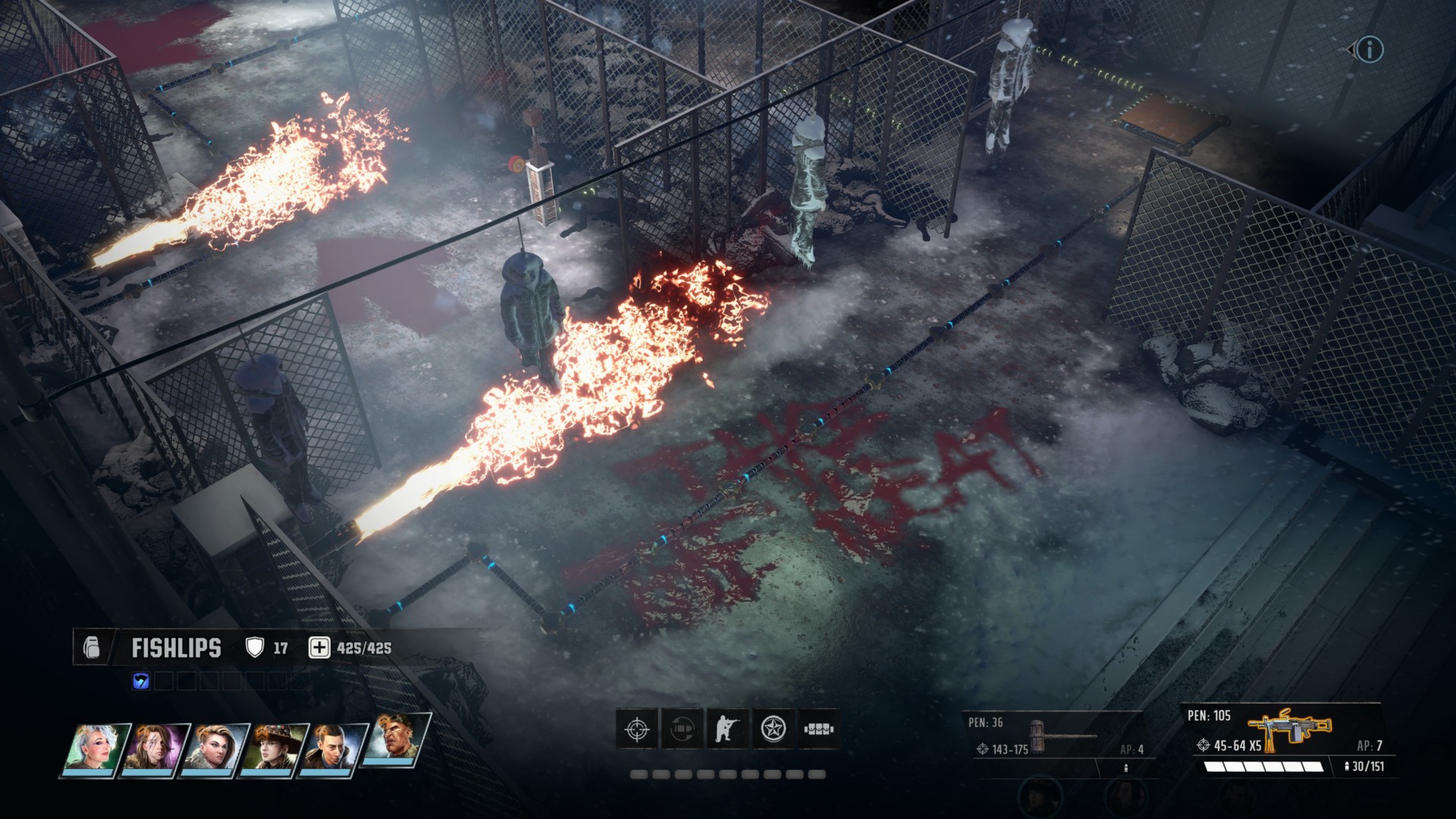Open the backpack inventory beside Fishlips
Screen dimensions: 1456x819
[x=92, y=648]
